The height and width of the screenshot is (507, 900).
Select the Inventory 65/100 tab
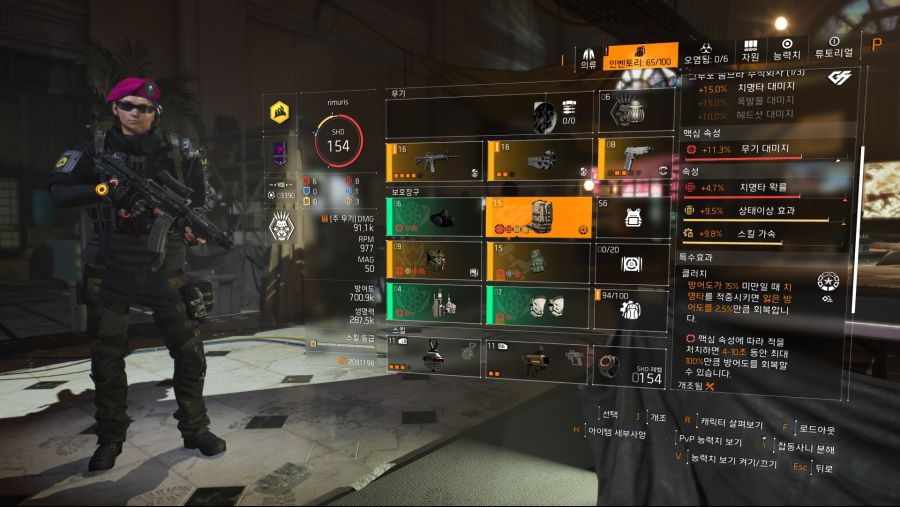(x=642, y=57)
